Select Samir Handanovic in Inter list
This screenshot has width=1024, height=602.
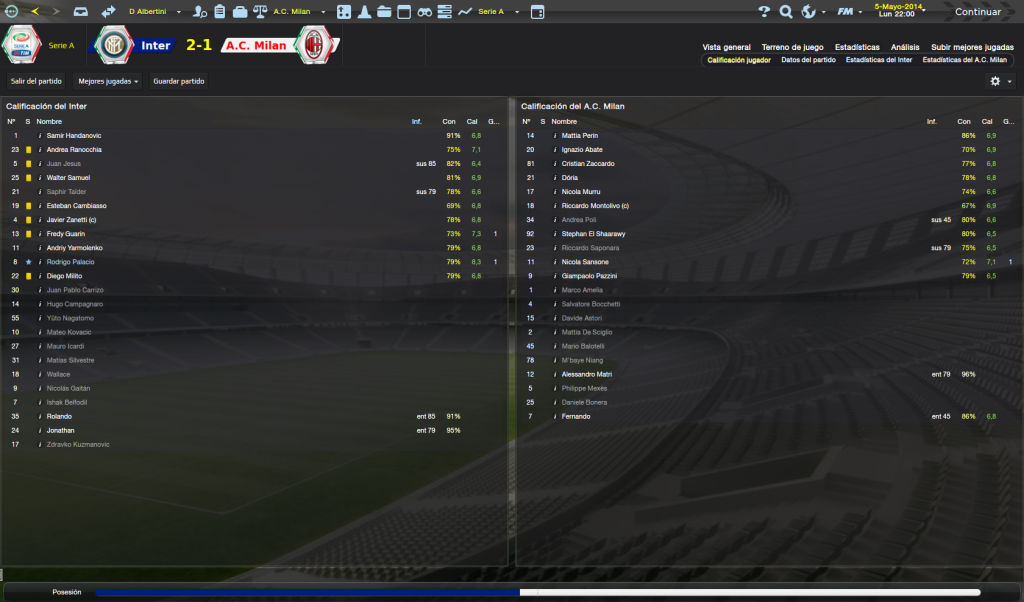[x=74, y=135]
